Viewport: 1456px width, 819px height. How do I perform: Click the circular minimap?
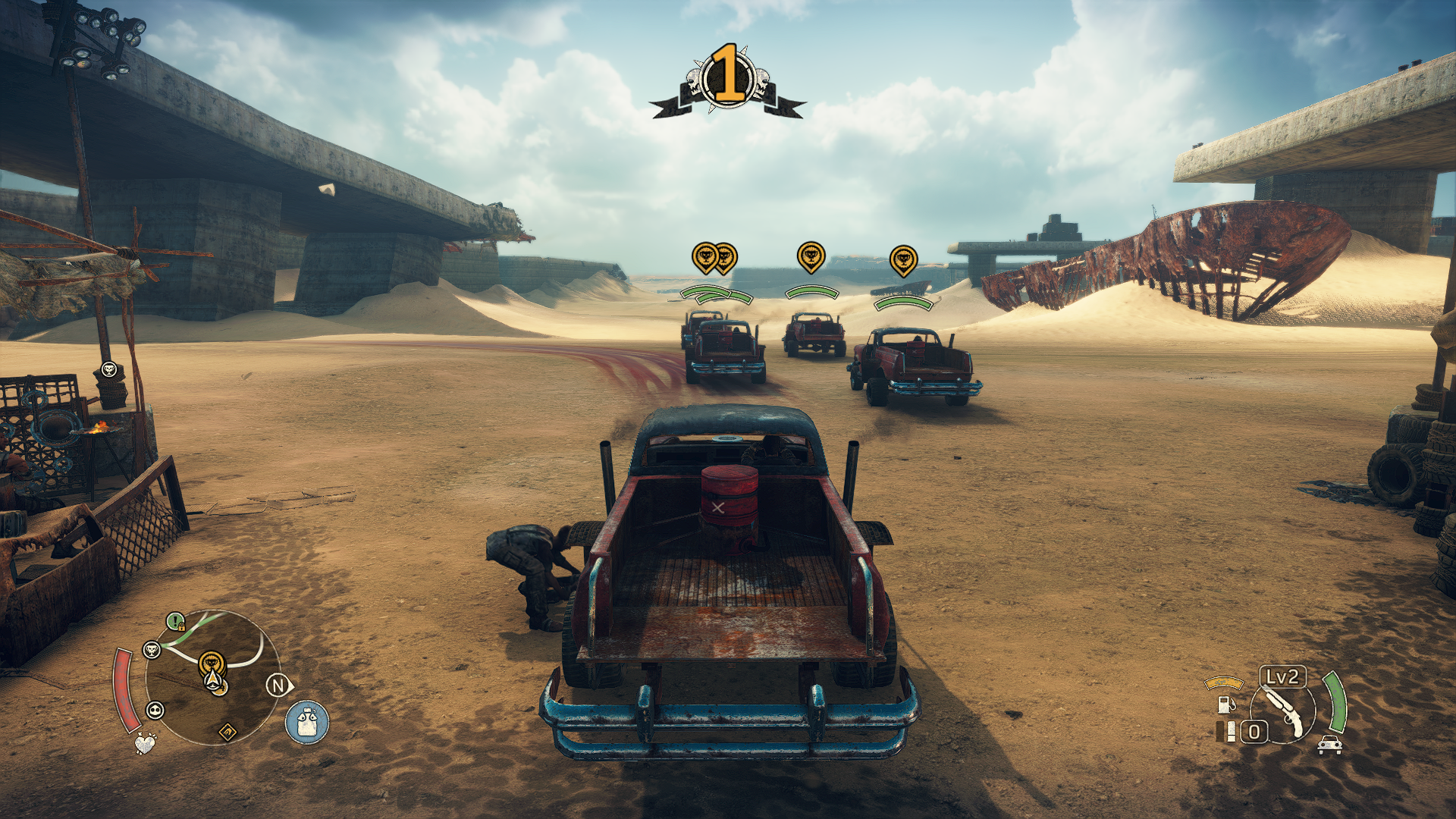(x=213, y=677)
